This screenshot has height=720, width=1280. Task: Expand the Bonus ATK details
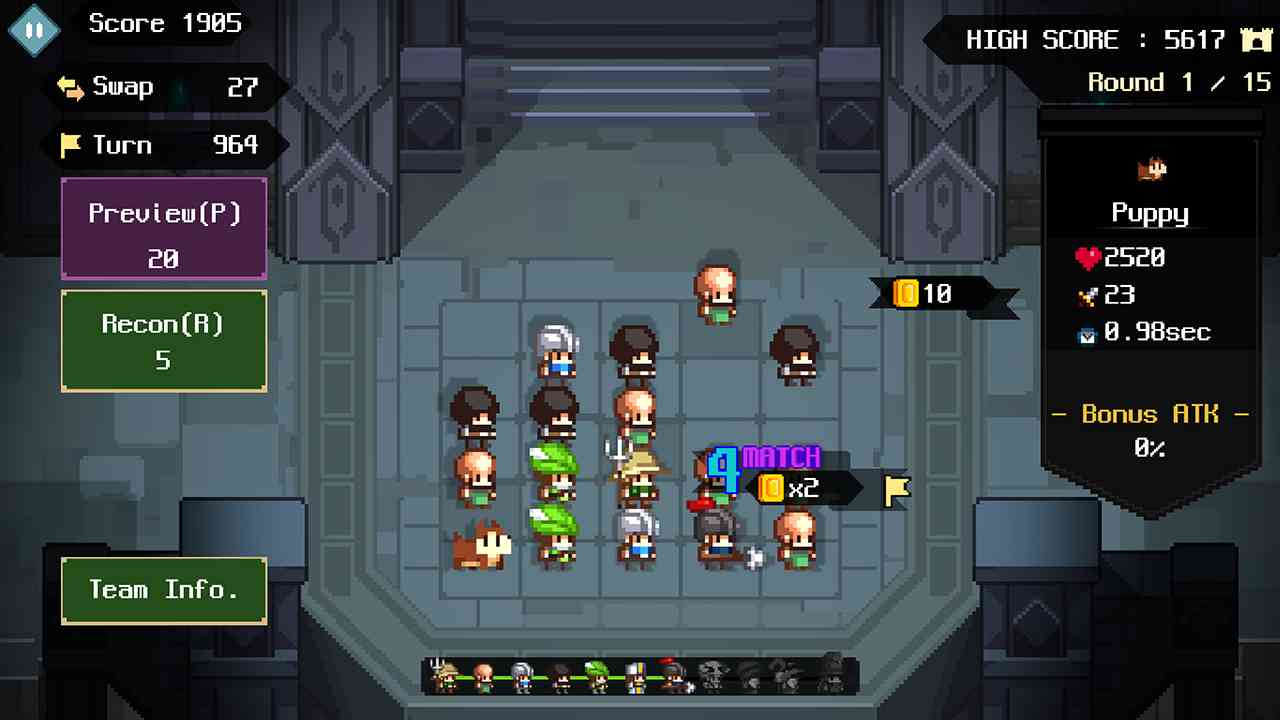1149,414
